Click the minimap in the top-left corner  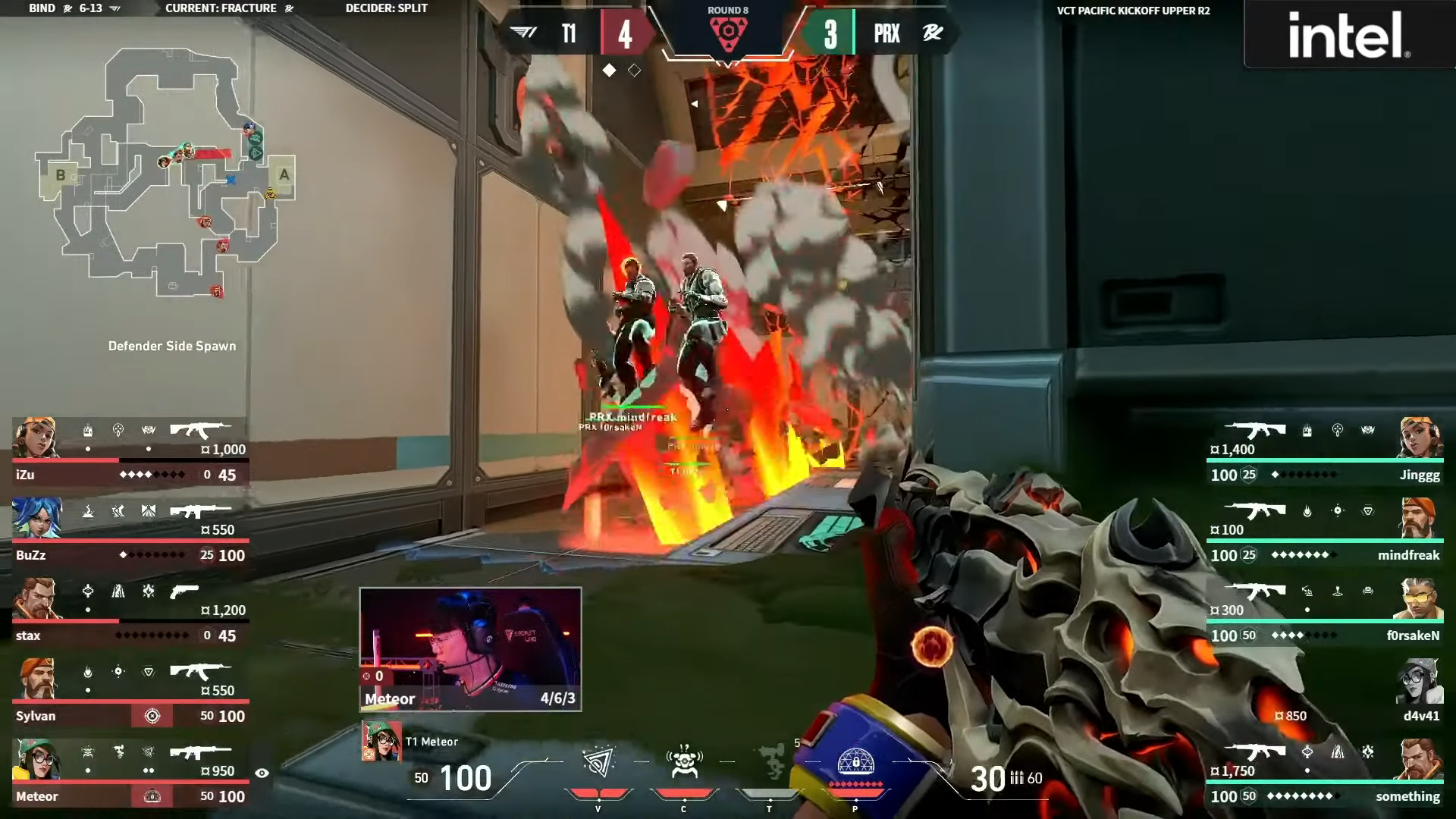click(x=167, y=173)
